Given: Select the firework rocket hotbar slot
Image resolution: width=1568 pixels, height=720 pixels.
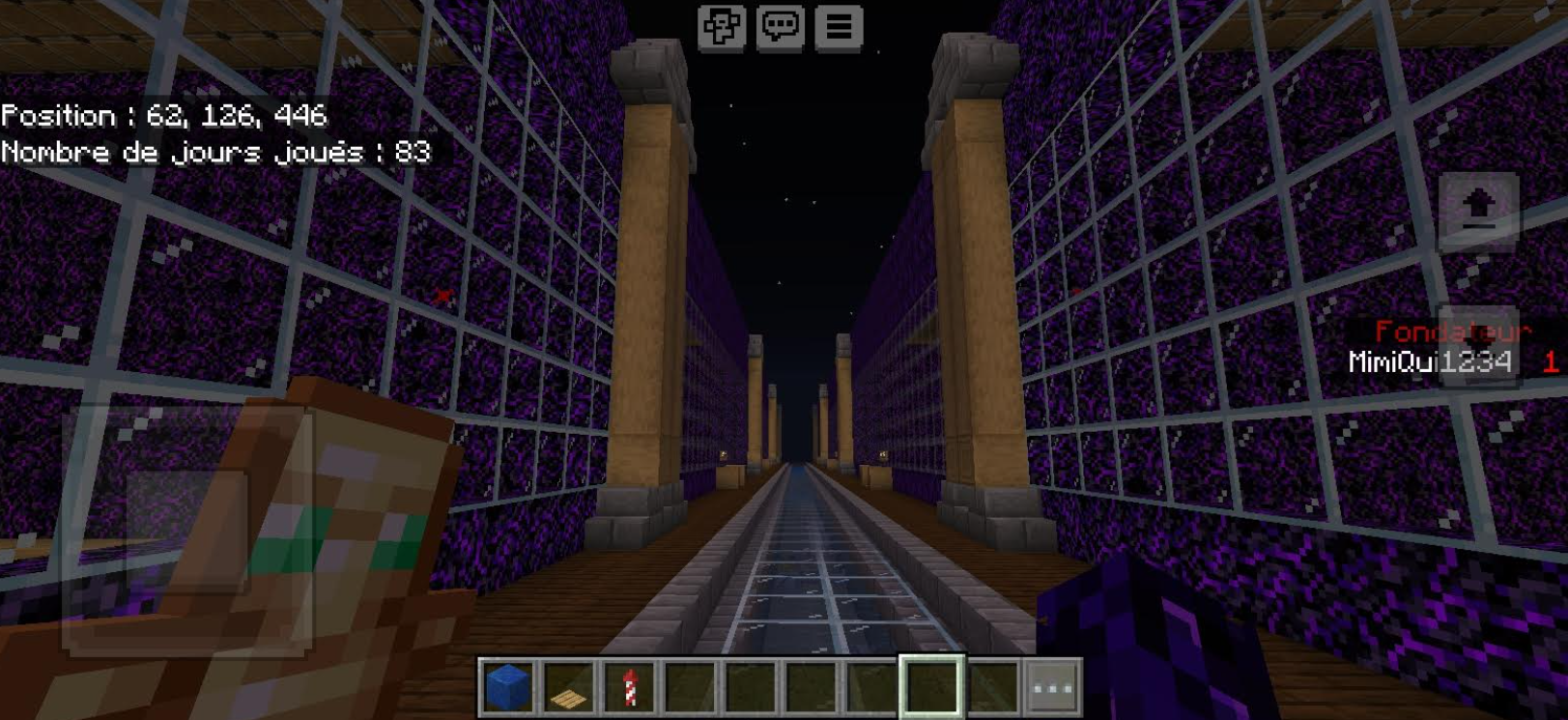Looking at the screenshot, I should coord(629,687).
